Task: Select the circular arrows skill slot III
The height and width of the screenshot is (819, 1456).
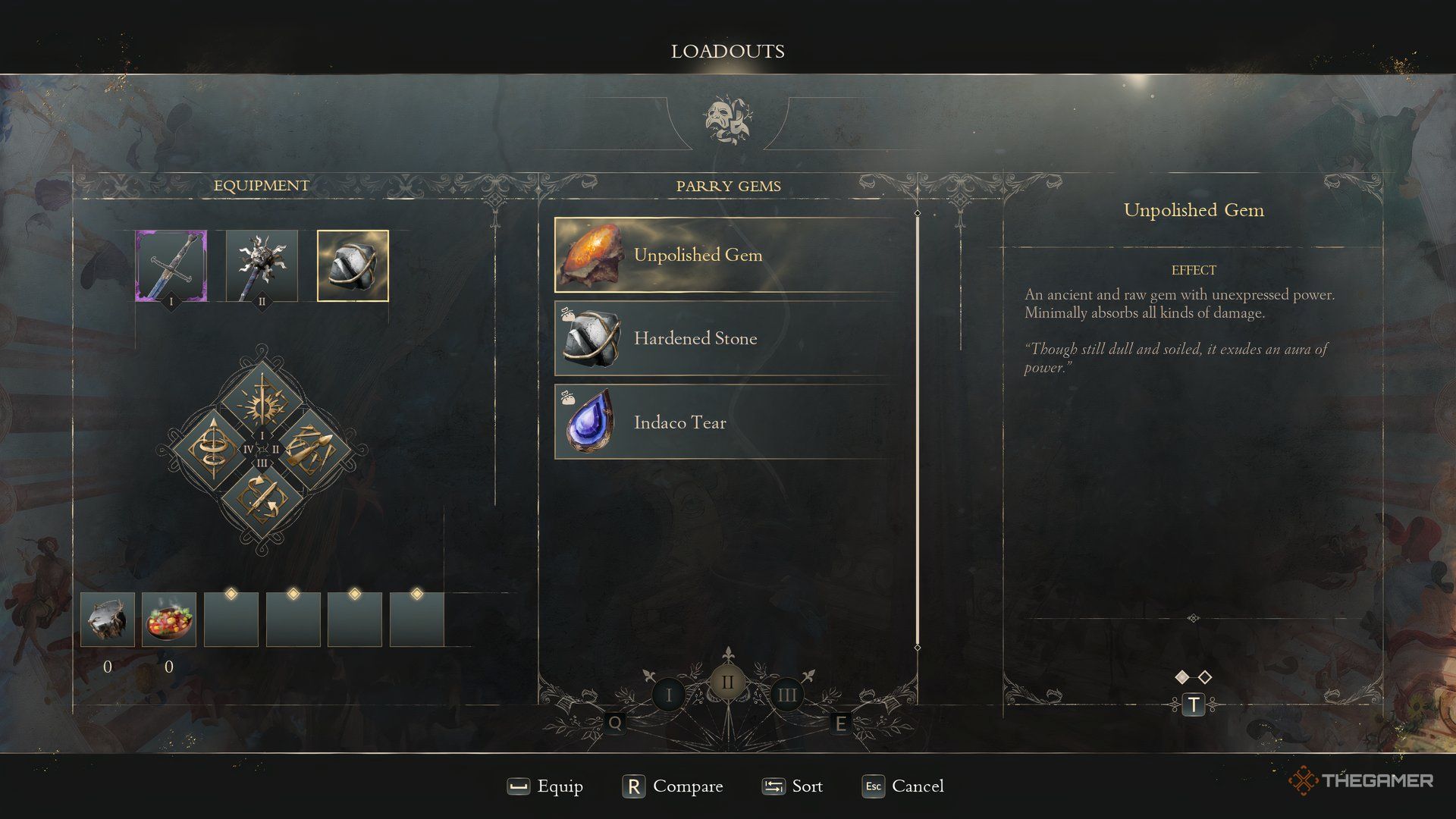Action: [x=262, y=498]
